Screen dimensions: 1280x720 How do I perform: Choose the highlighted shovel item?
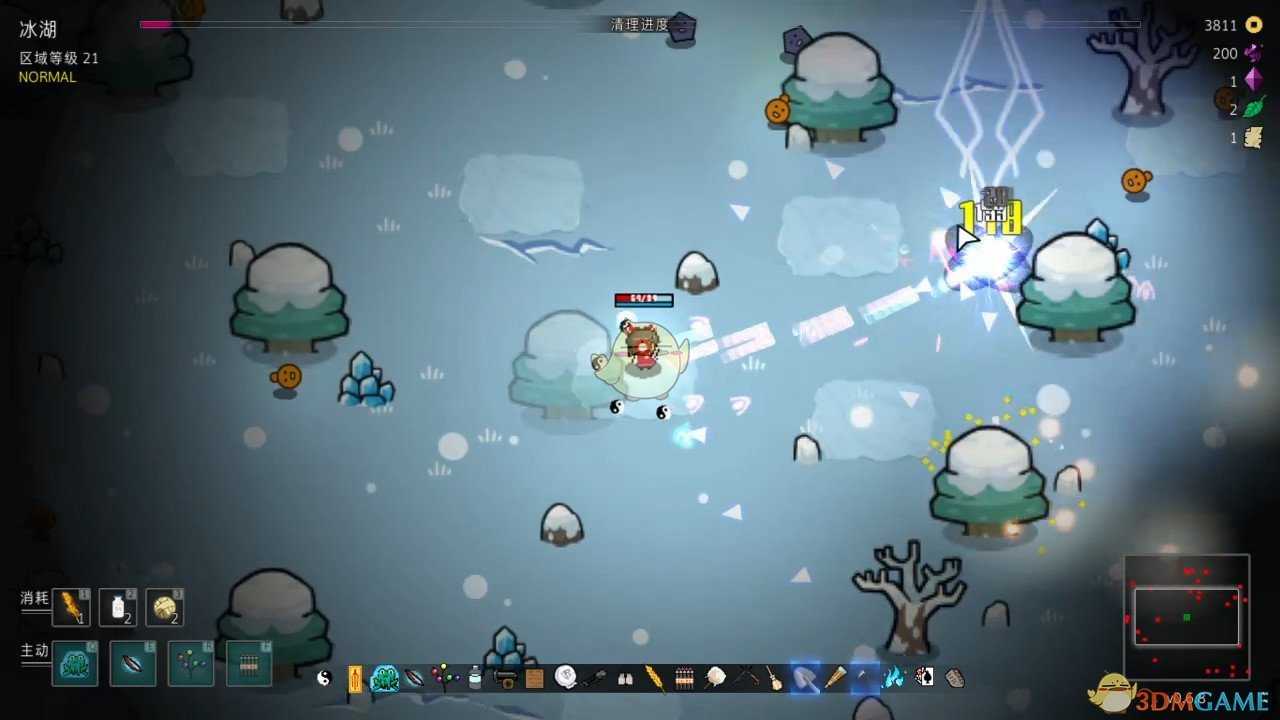[x=805, y=678]
